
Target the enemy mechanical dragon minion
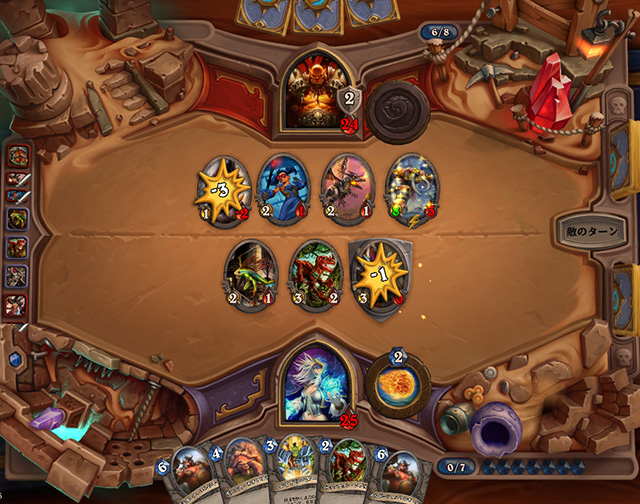(346, 187)
